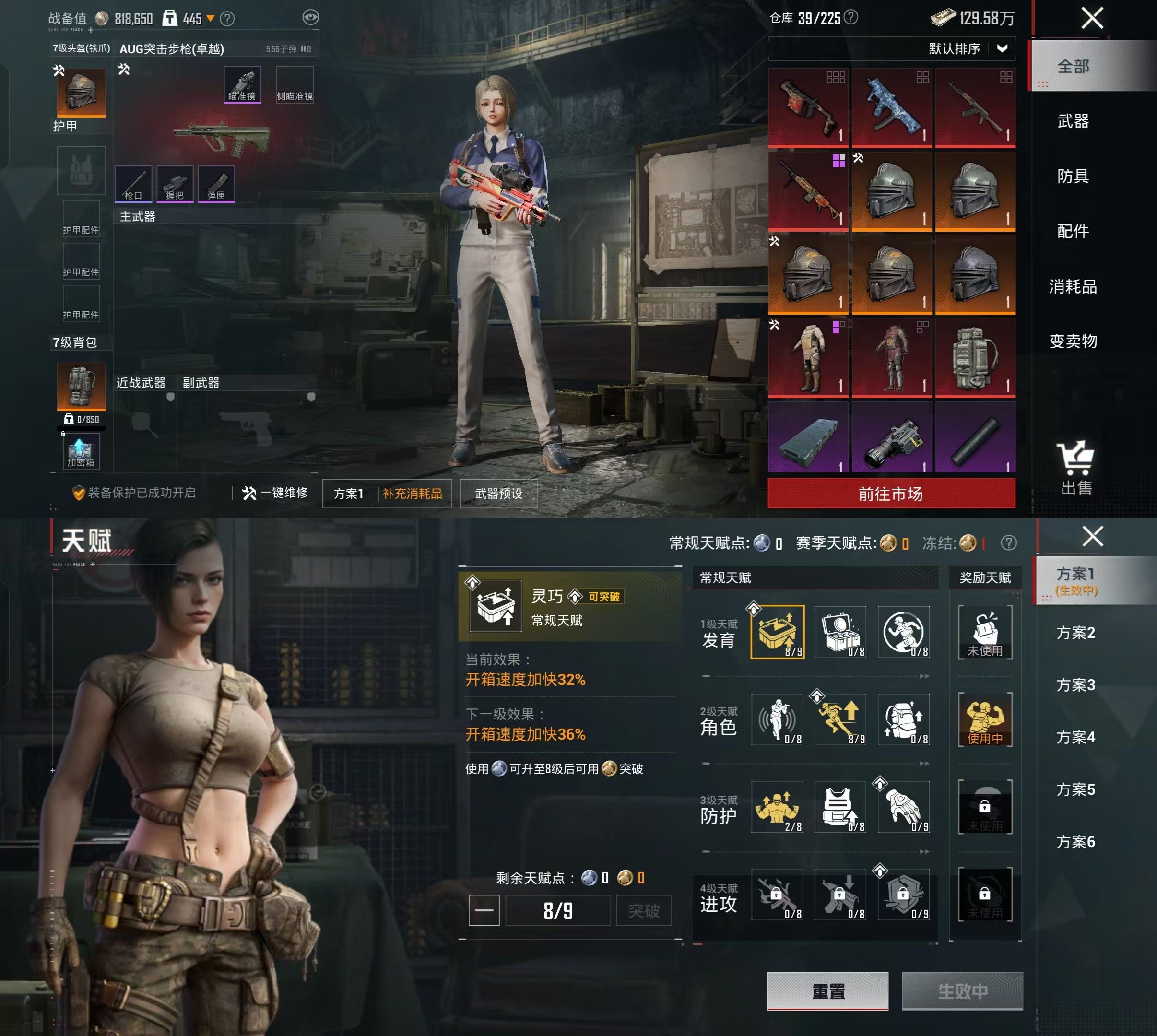The height and width of the screenshot is (1036, 1157).
Task: Select the 防具 armor category tab
Action: coord(1073,177)
